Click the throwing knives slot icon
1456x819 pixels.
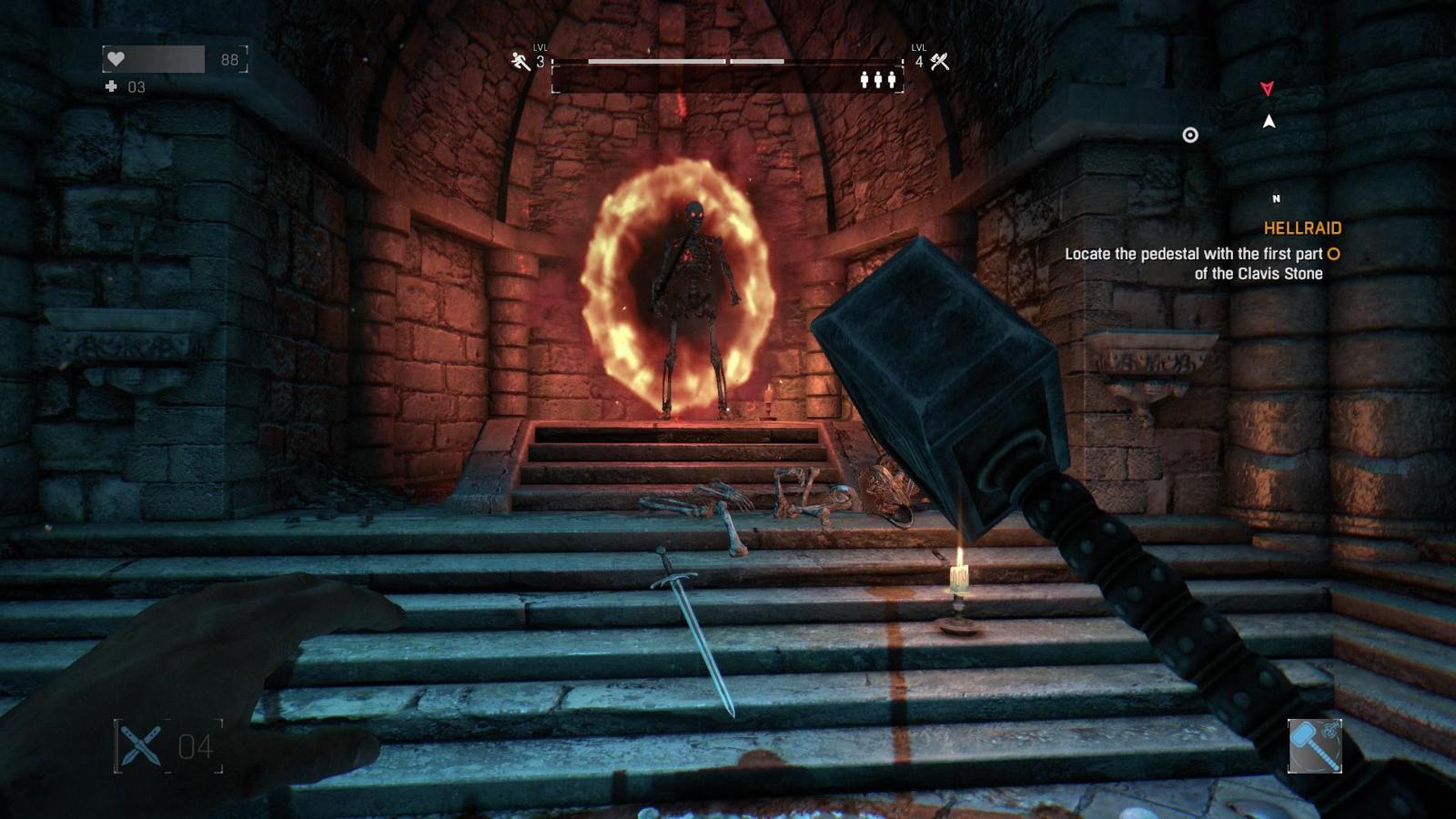(x=139, y=746)
